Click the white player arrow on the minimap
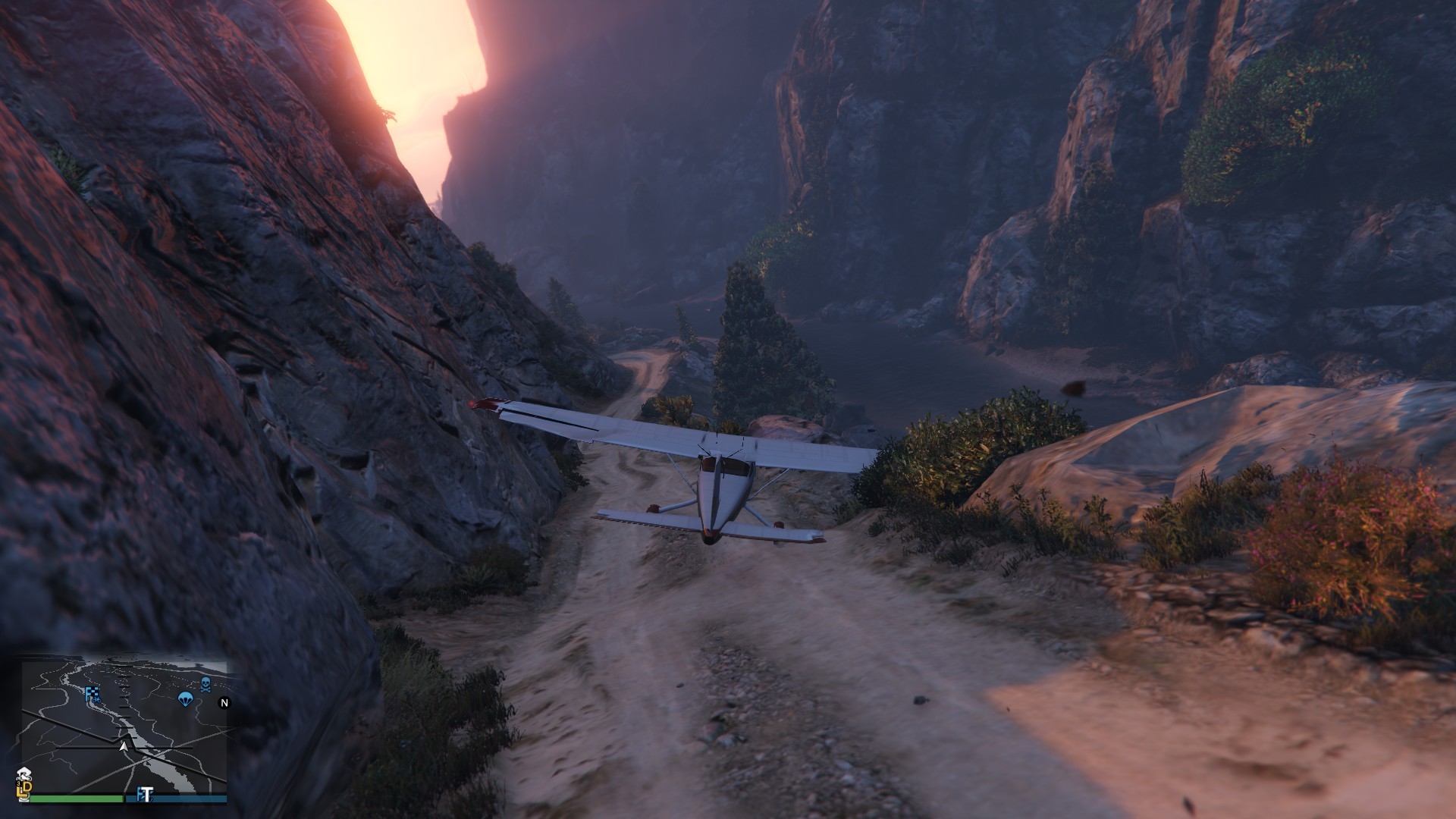This screenshot has height=819, width=1456. click(123, 746)
